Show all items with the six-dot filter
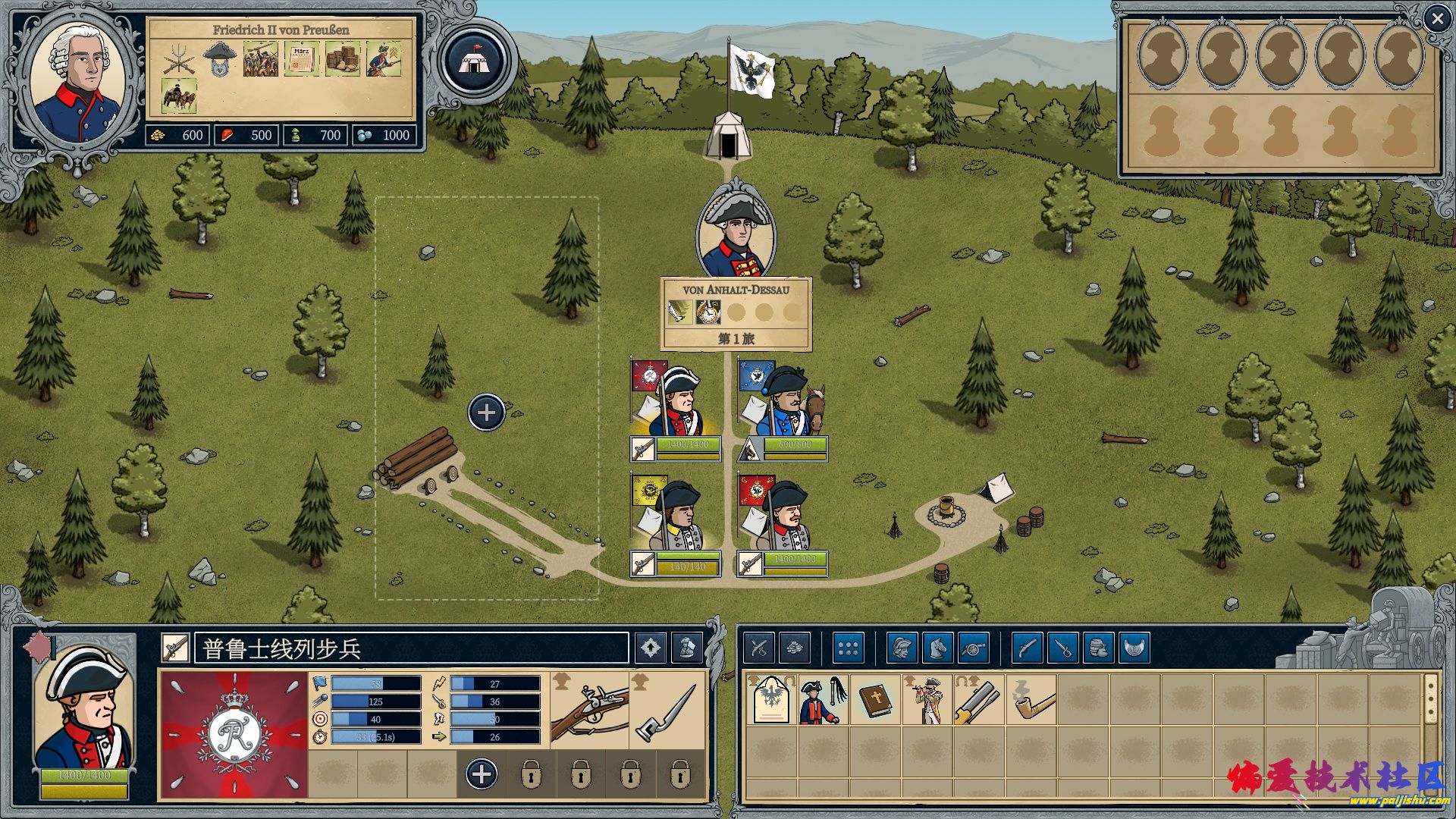This screenshot has height=819, width=1456. point(848,648)
